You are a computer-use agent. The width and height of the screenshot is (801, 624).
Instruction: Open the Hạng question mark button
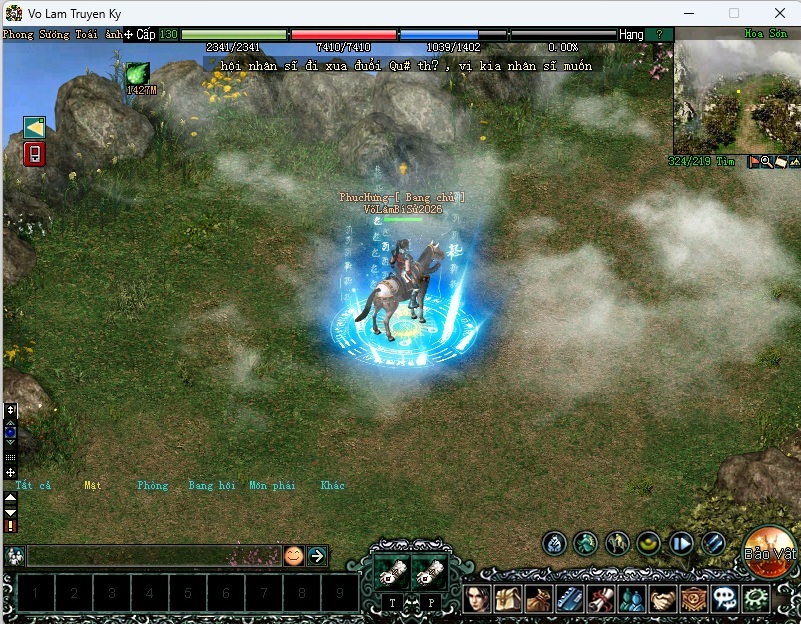[658, 34]
